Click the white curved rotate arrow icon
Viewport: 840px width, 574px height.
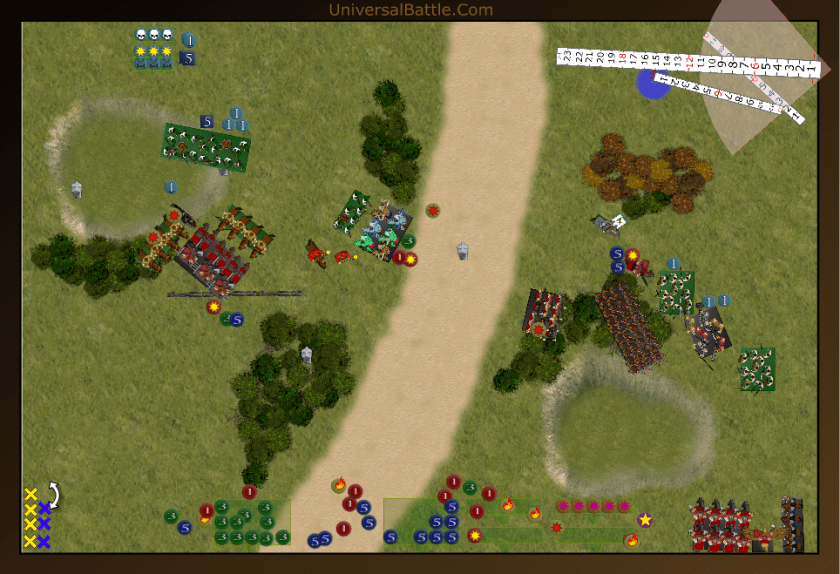55,495
